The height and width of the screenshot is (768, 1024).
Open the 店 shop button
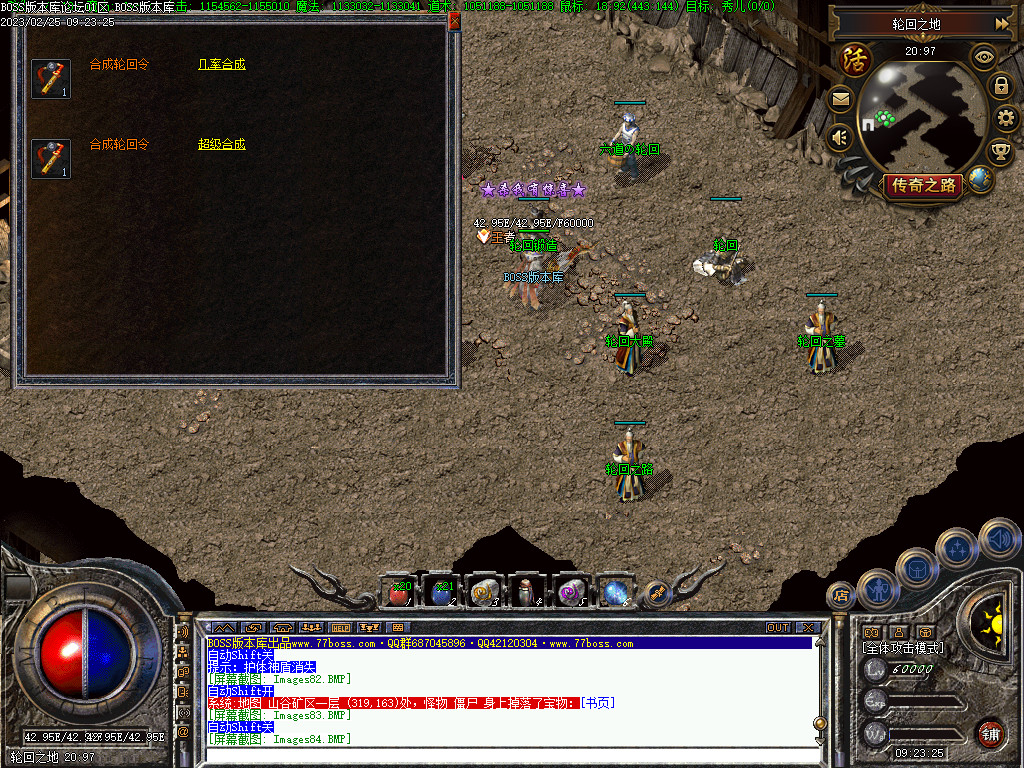[x=840, y=596]
